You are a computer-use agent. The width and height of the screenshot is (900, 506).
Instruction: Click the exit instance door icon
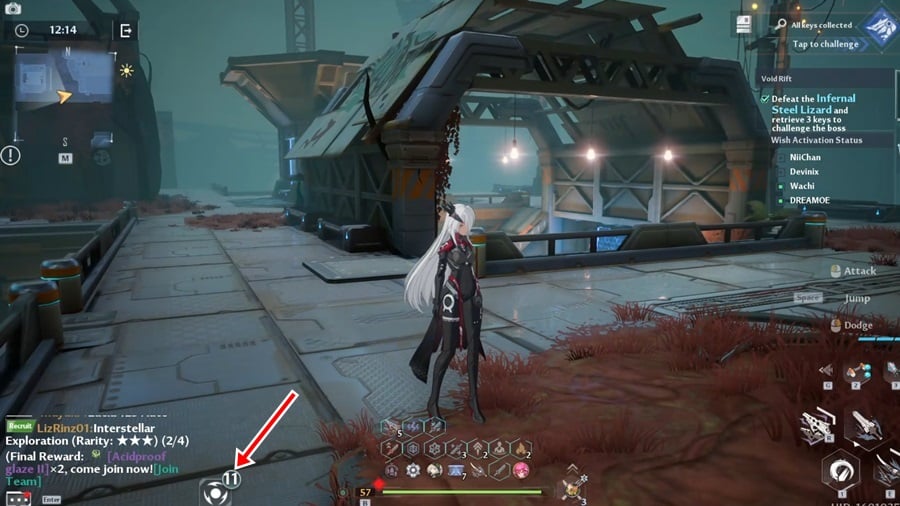(x=125, y=31)
